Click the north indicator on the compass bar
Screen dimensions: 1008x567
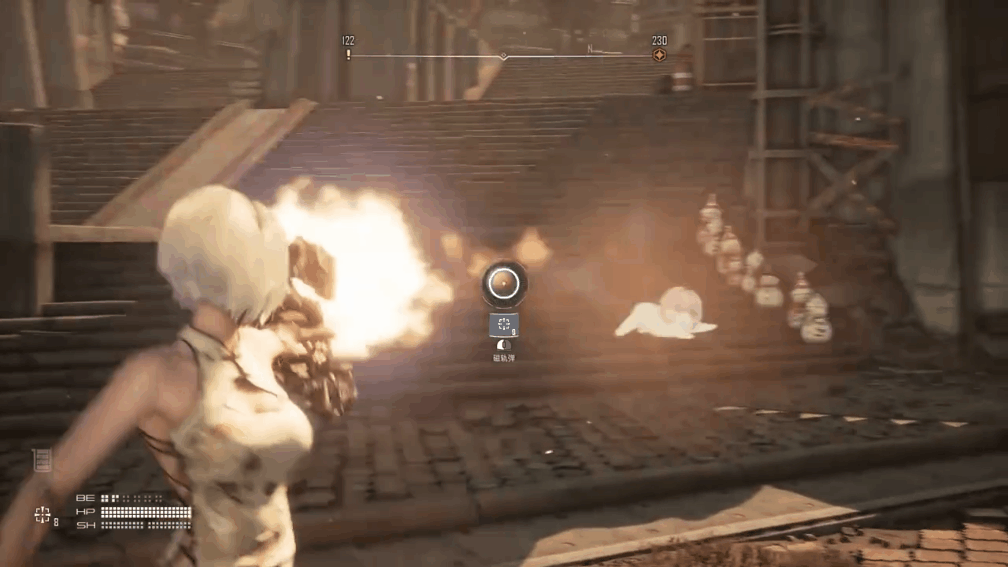[590, 49]
